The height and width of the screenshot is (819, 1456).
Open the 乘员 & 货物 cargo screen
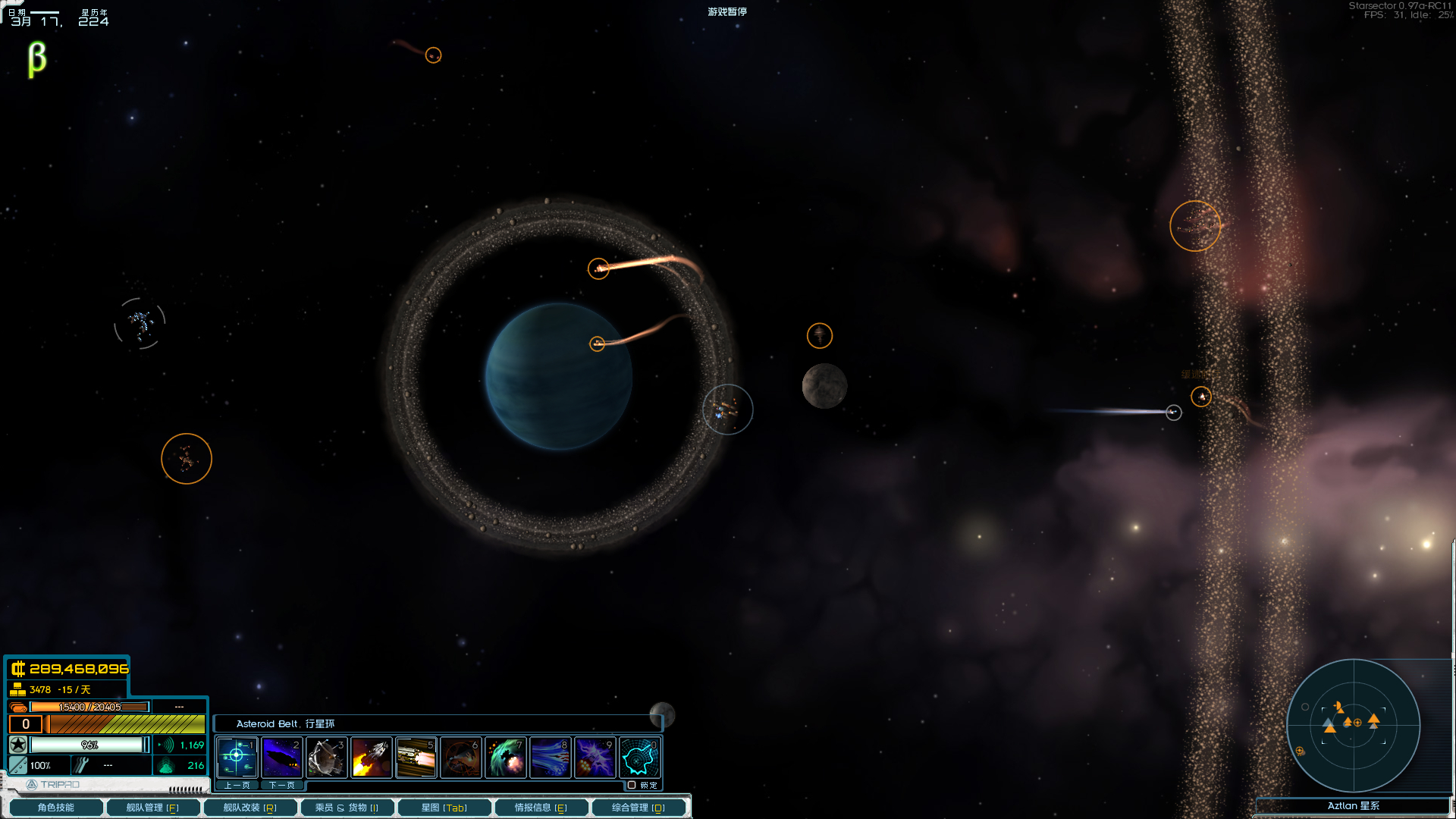(x=347, y=808)
